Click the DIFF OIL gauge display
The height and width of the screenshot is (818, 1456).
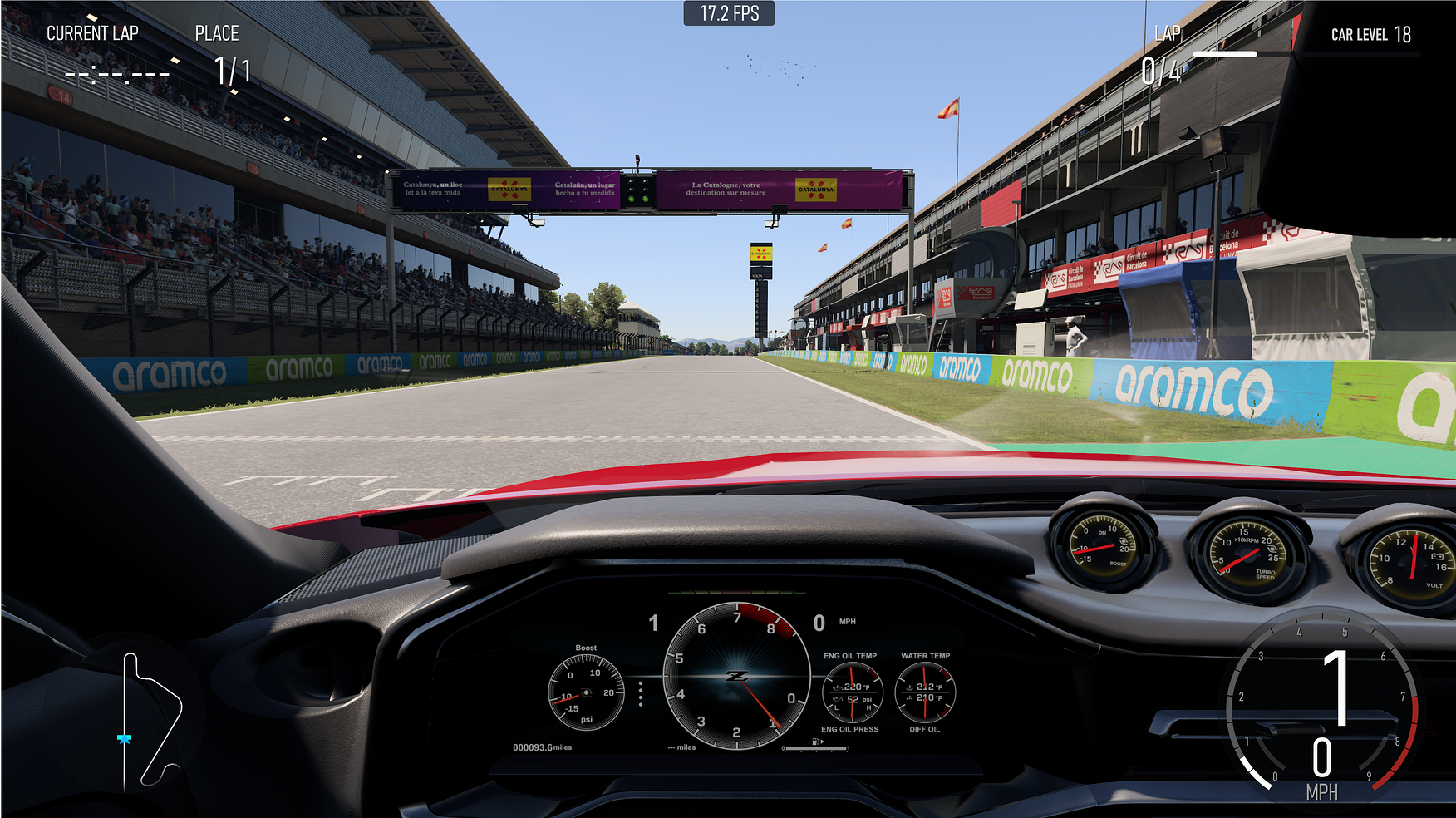pos(926,728)
